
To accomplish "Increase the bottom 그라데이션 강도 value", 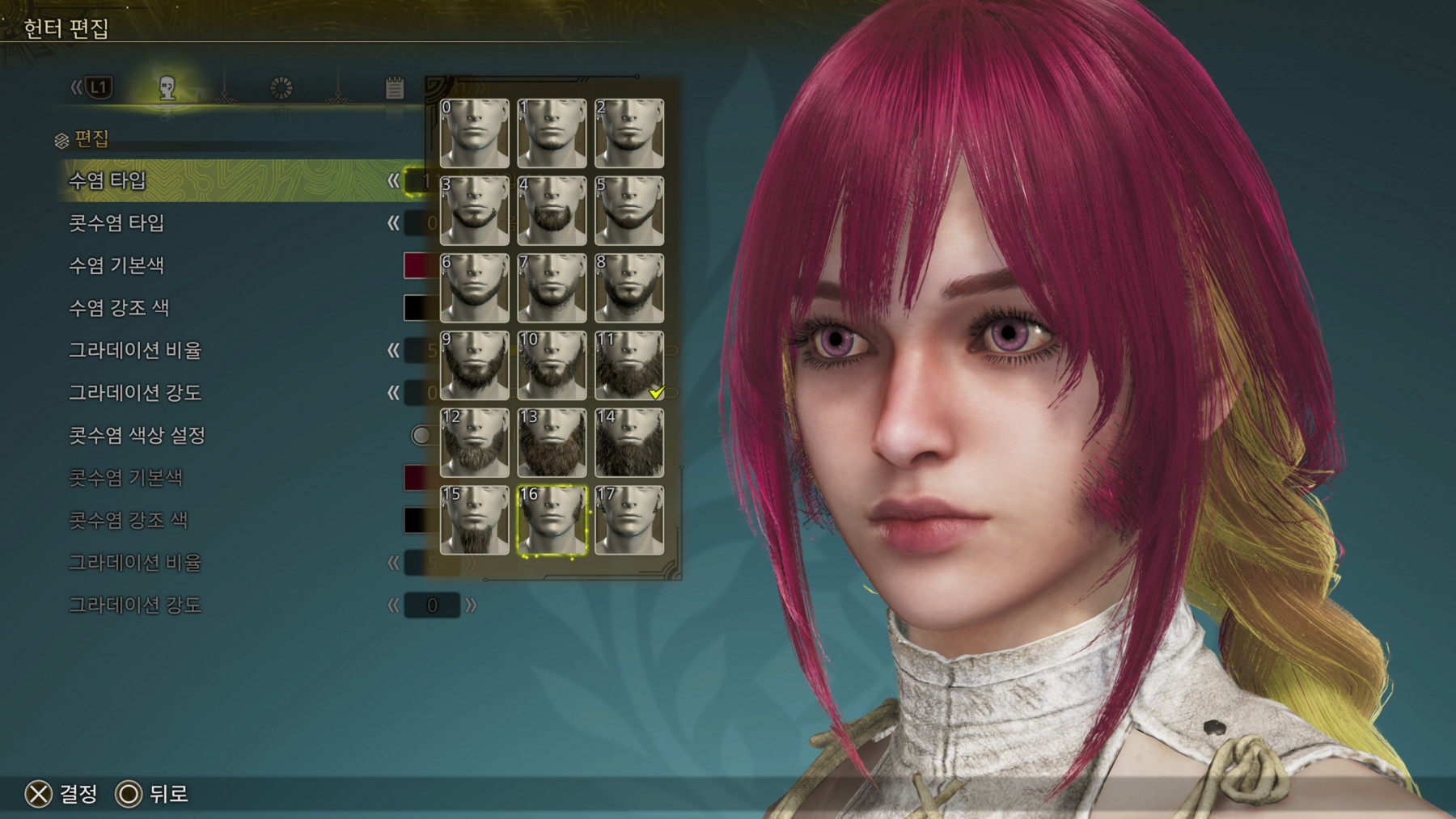I will click(x=471, y=605).
